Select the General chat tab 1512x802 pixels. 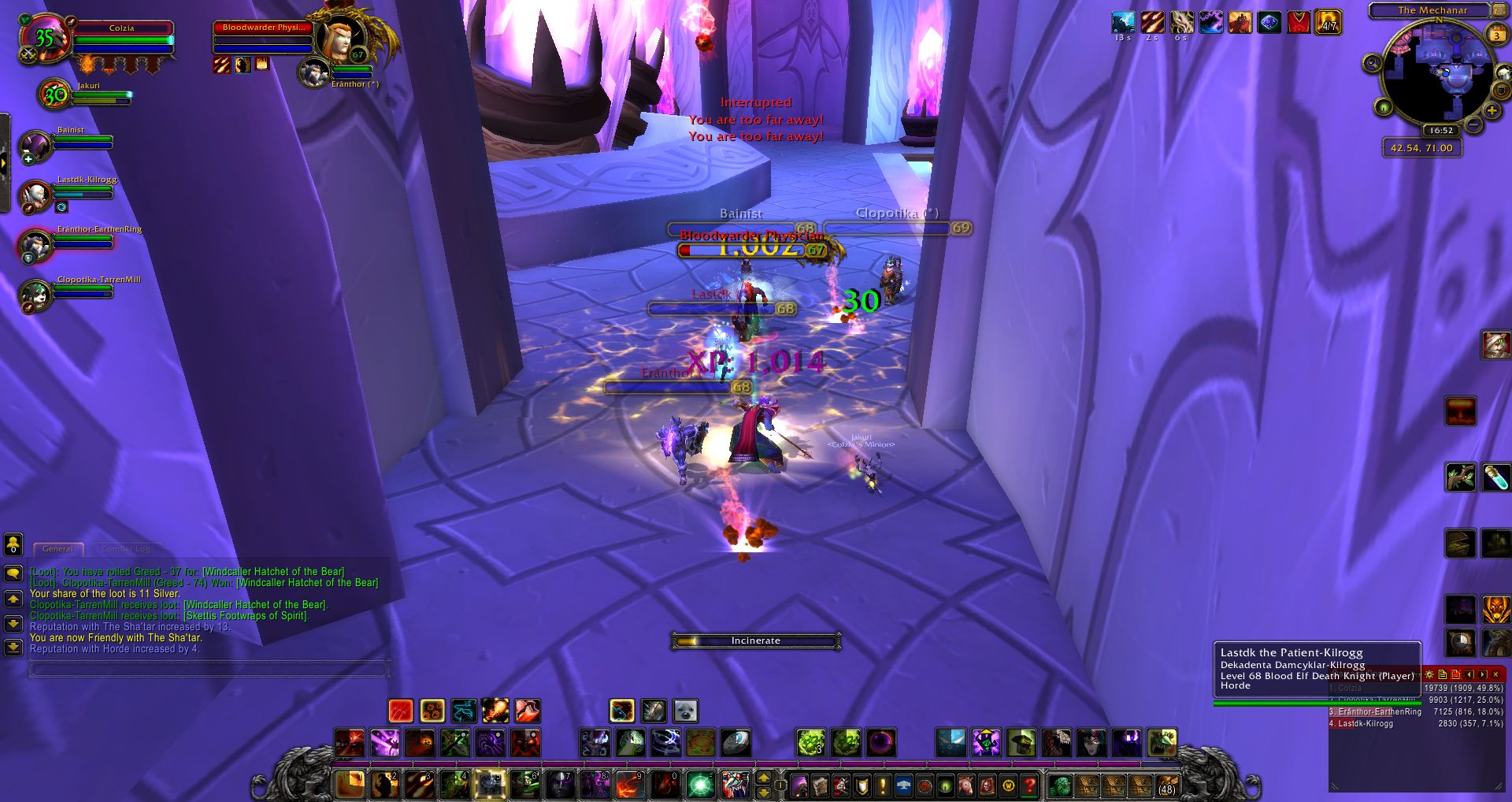pos(57,549)
